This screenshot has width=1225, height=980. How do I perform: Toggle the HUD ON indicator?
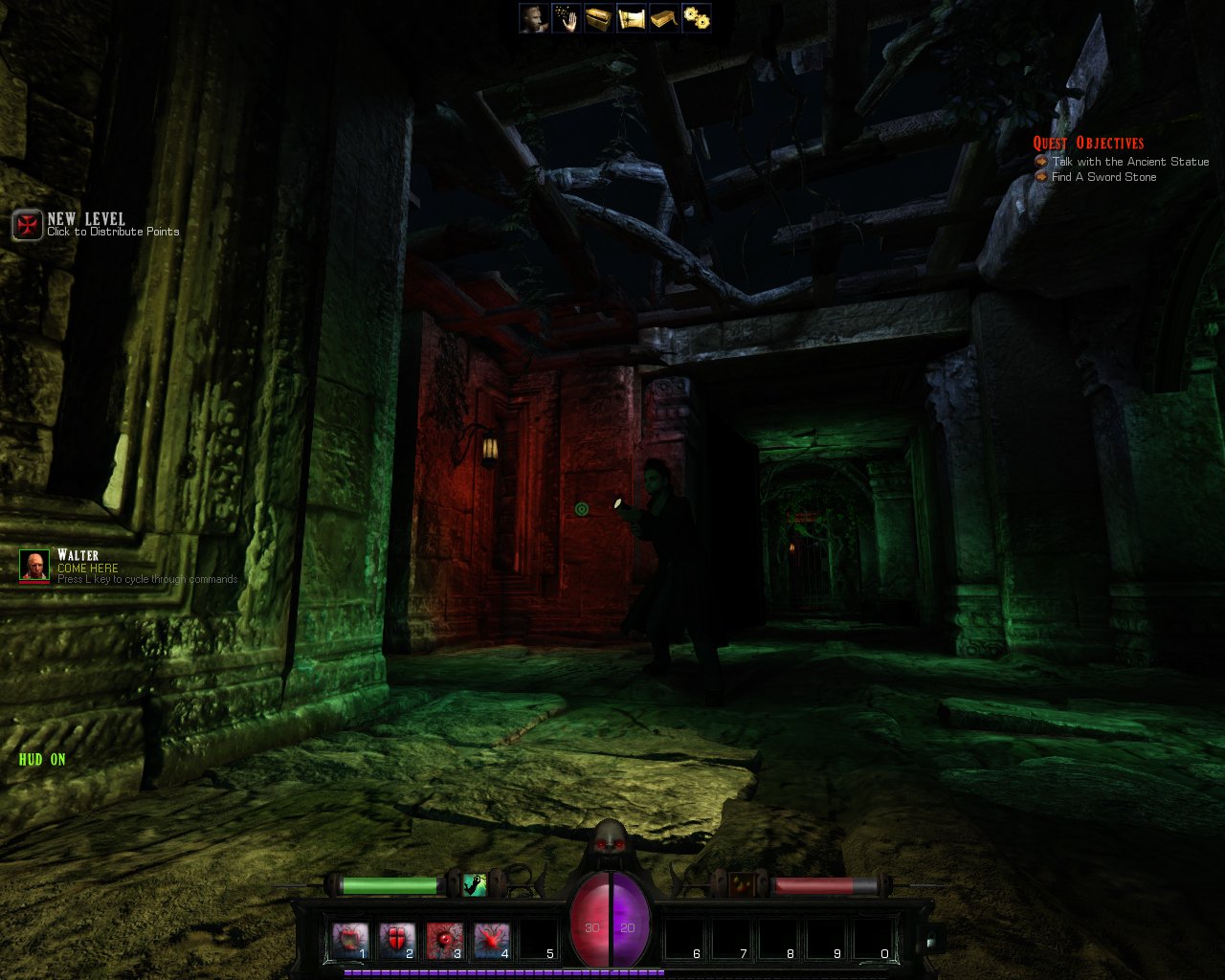(40, 759)
